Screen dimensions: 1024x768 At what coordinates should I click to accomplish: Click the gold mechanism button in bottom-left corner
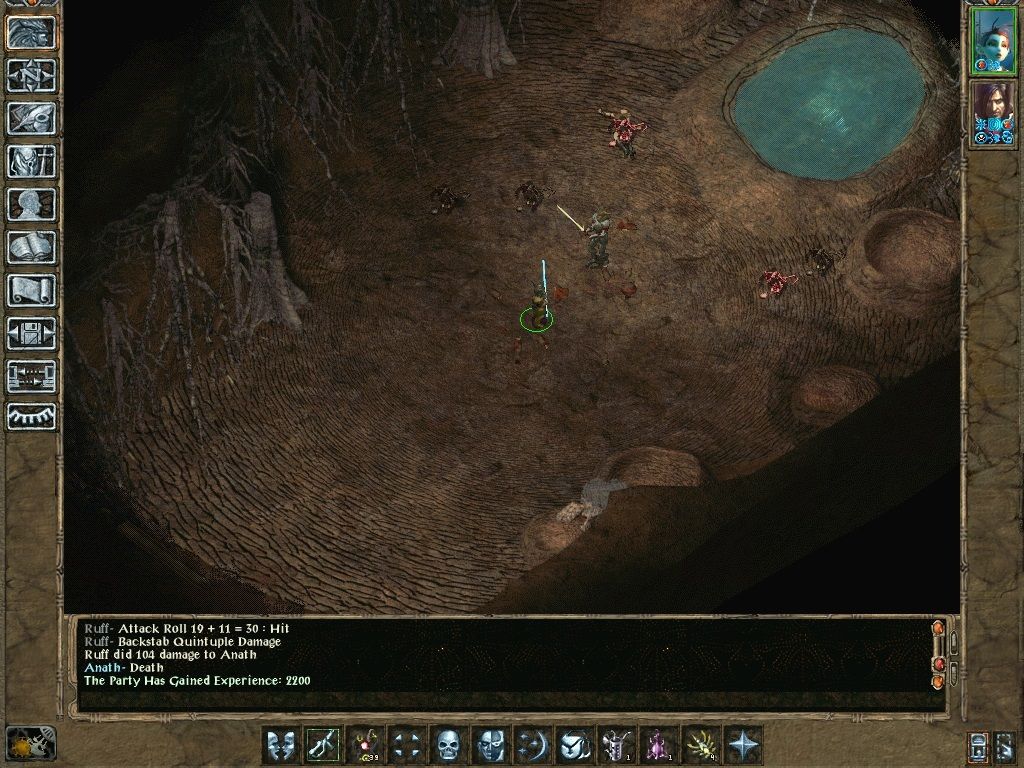[x=30, y=743]
